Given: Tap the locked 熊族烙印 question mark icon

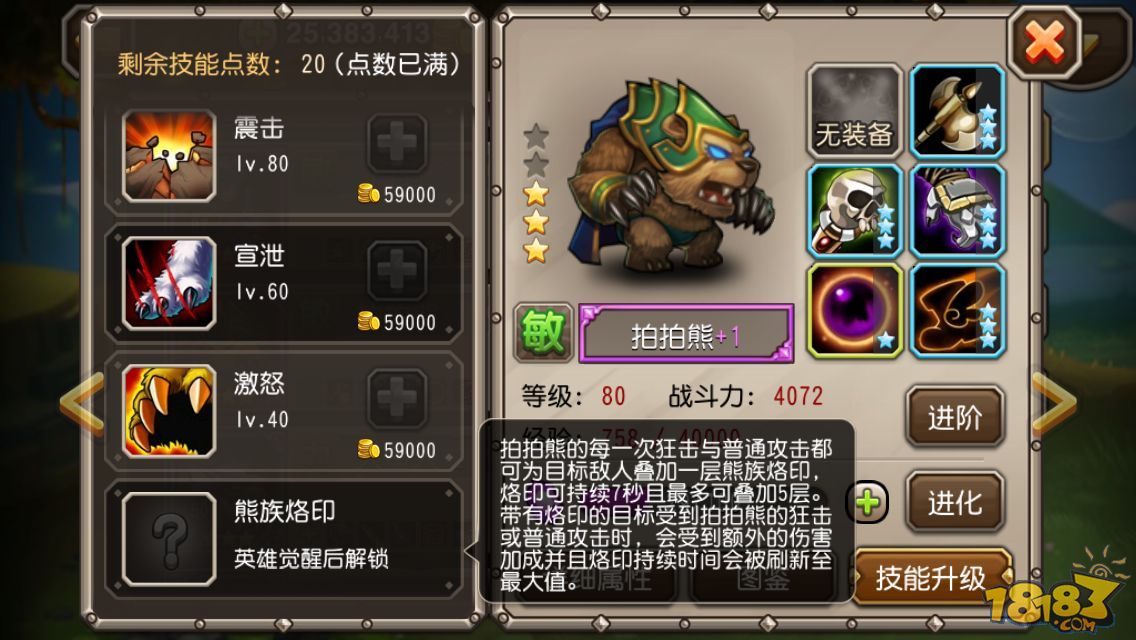Looking at the screenshot, I should pyautogui.click(x=169, y=538).
